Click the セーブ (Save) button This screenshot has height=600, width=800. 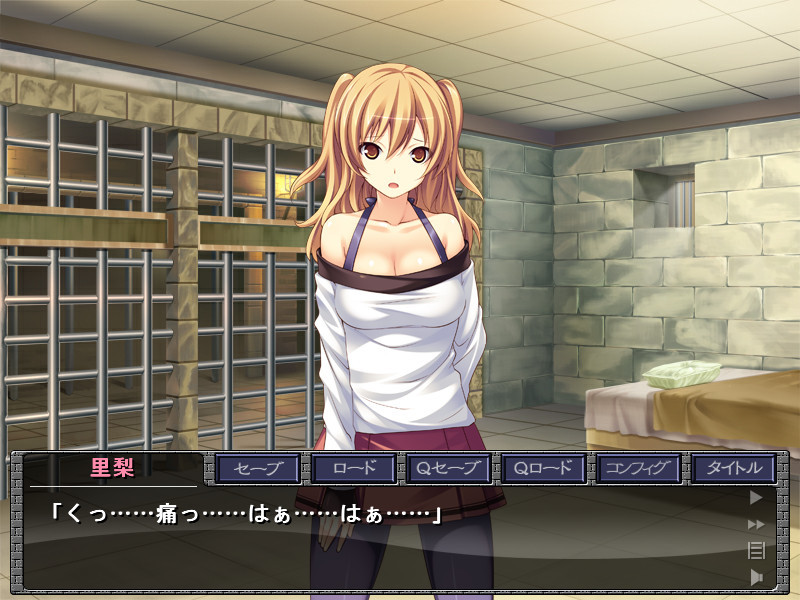pos(259,468)
